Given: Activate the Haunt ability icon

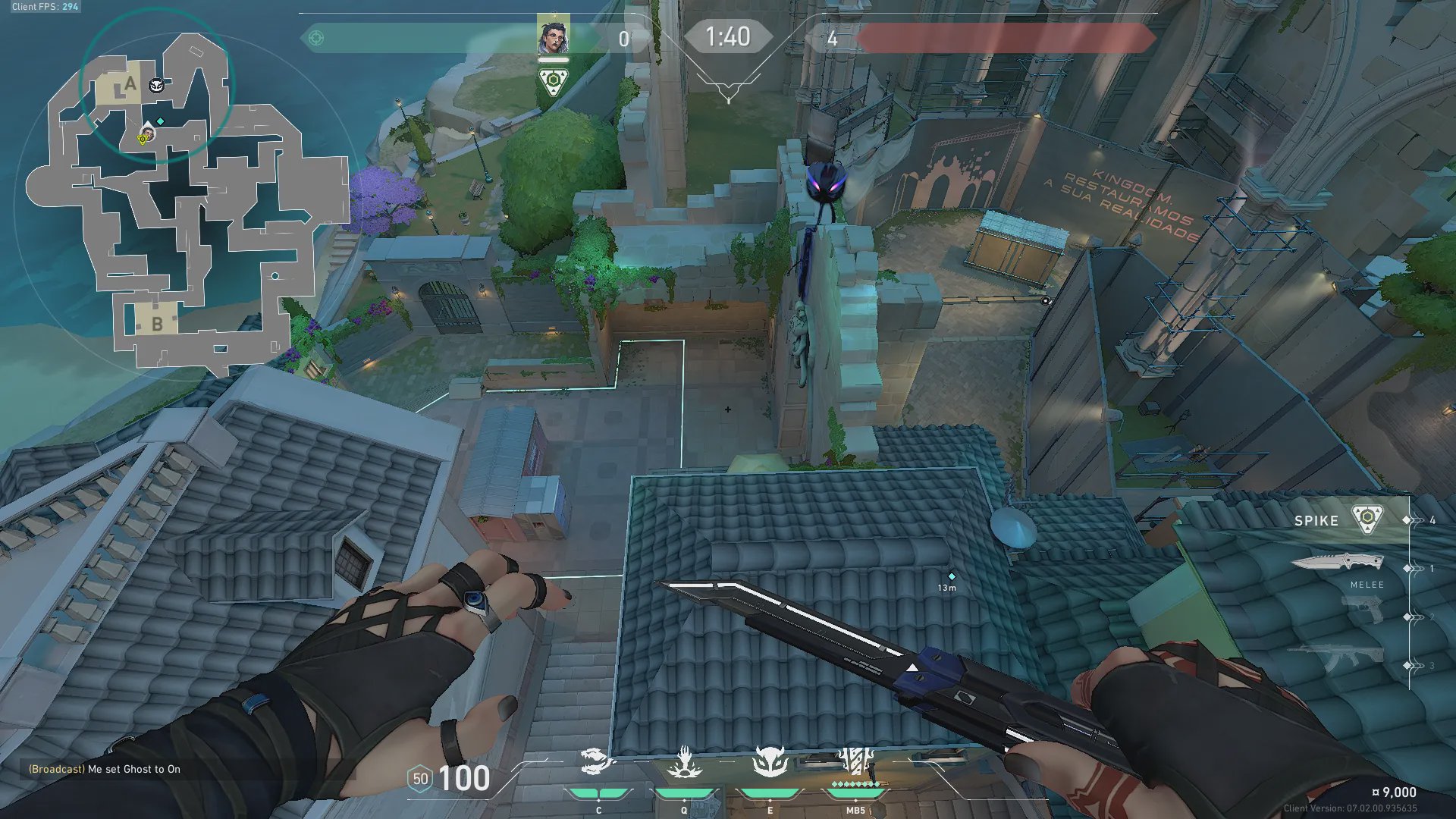Looking at the screenshot, I should (x=770, y=762).
